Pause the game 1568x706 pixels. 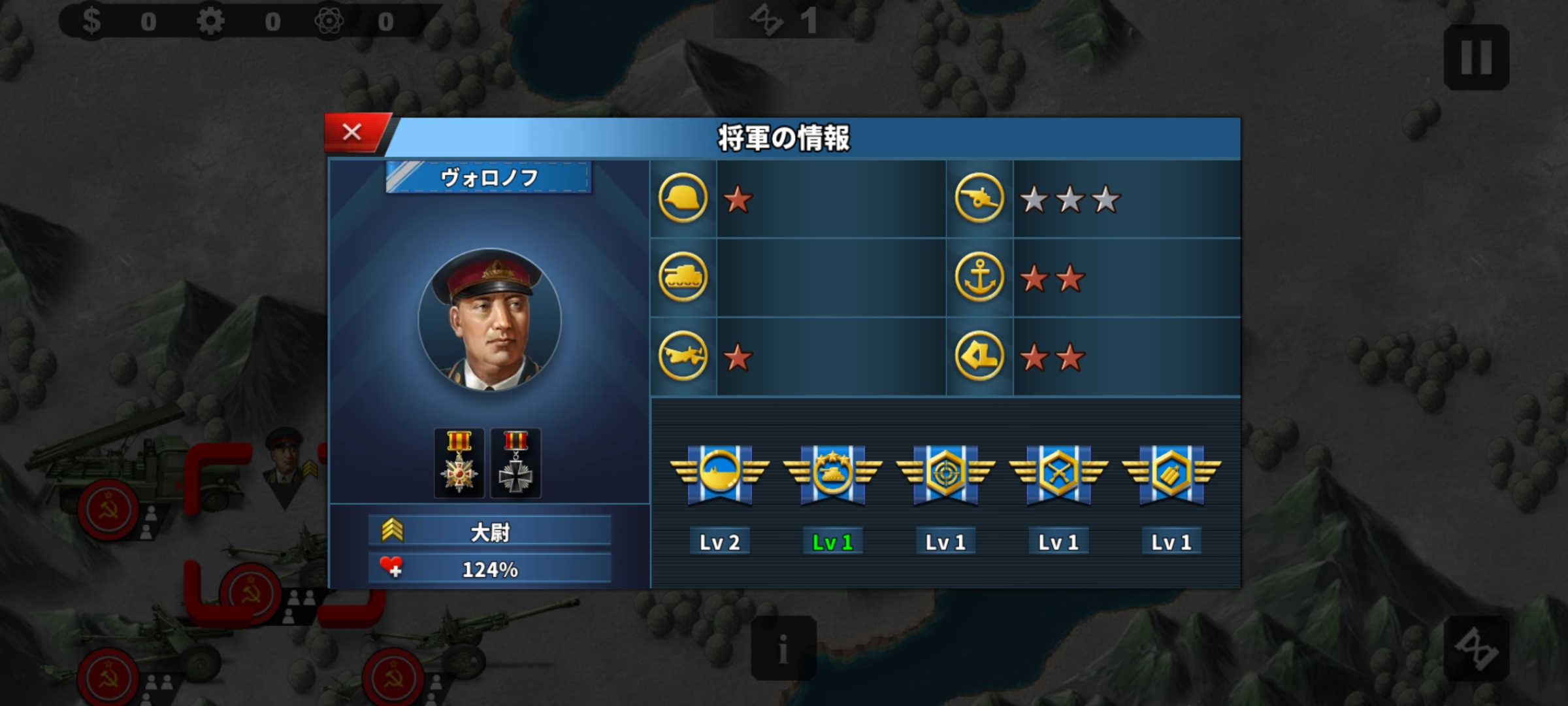(1476, 58)
